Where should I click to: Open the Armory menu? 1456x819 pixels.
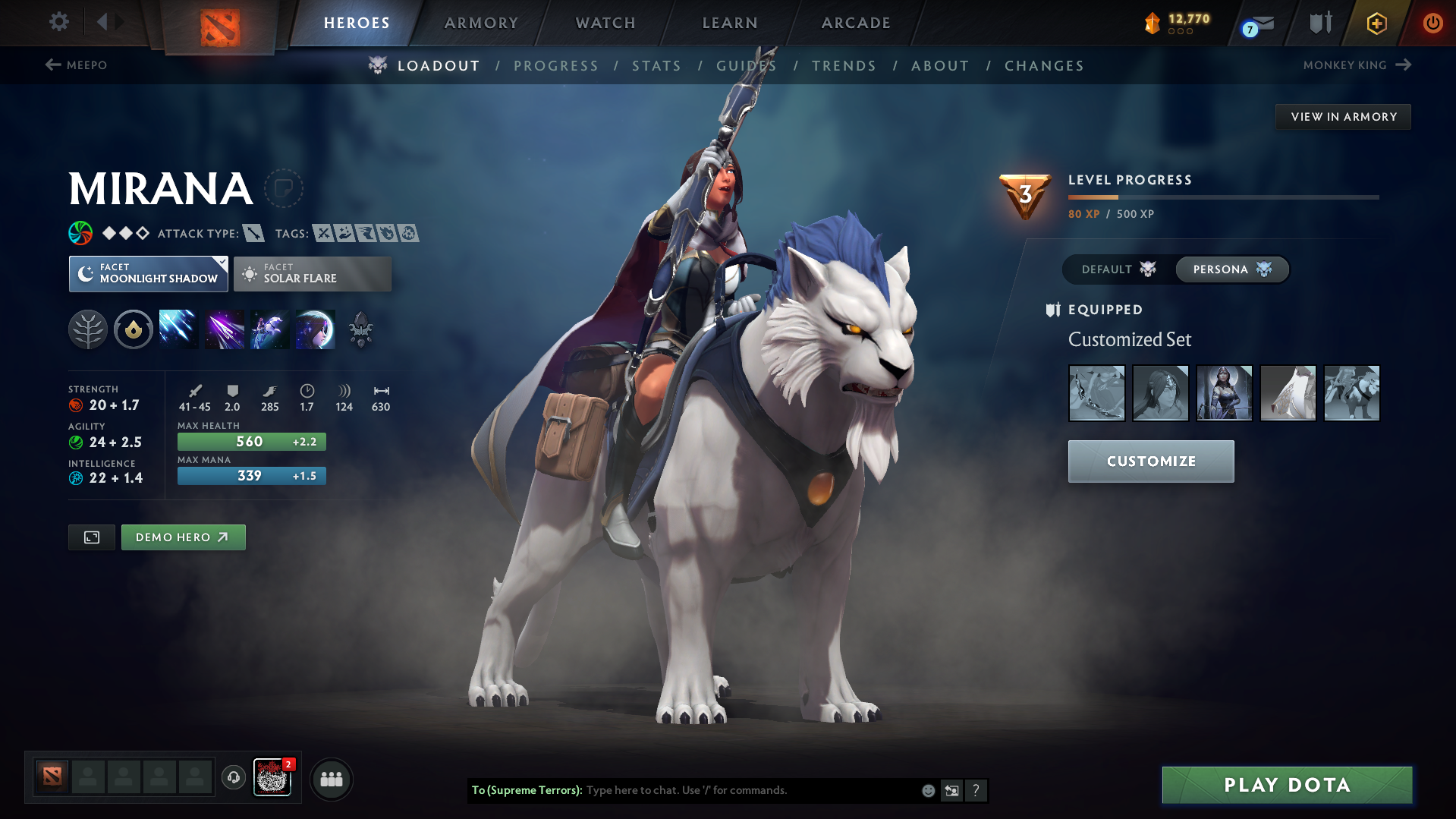481,23
